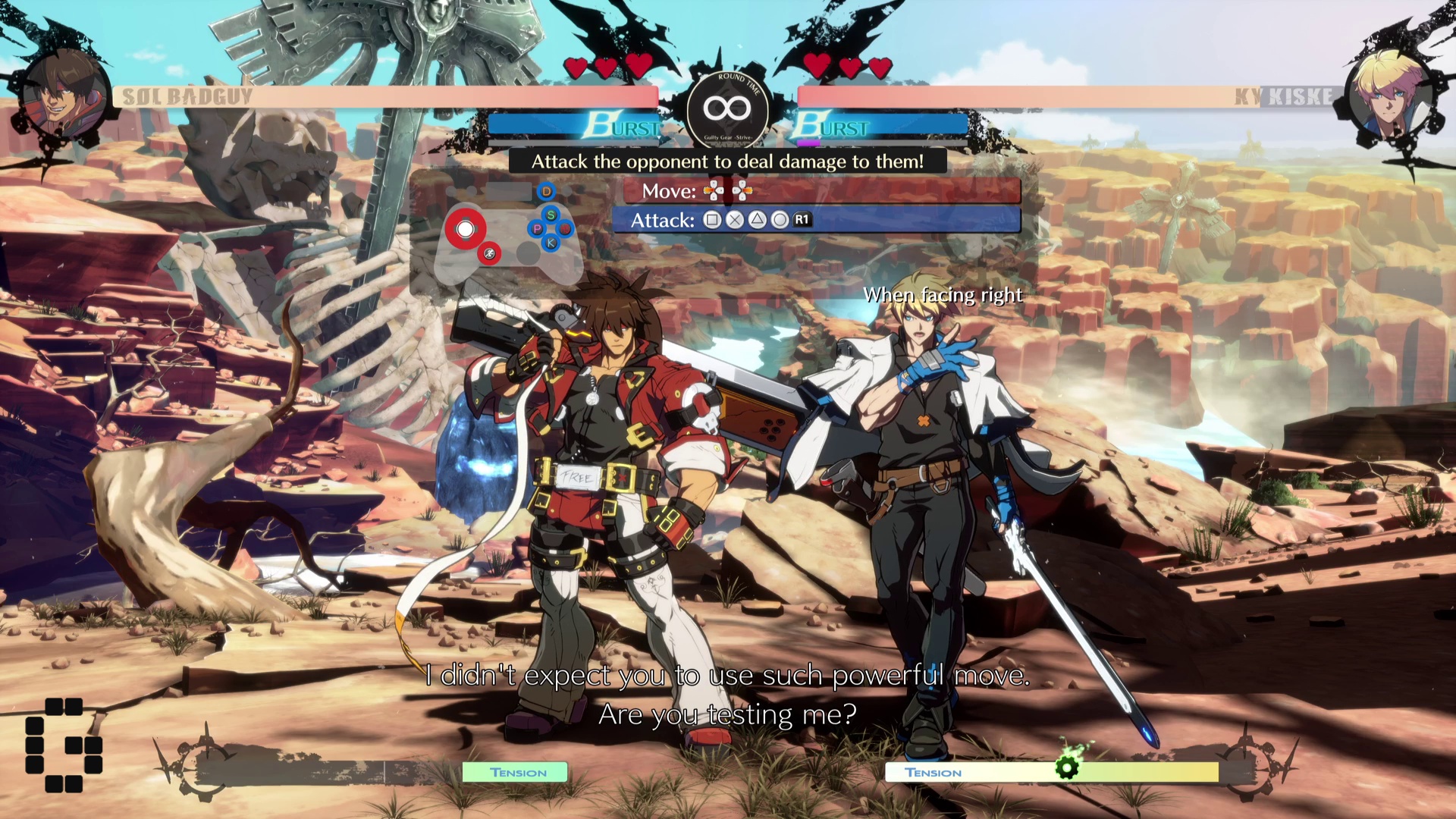Click the P button on the controller diagram

tap(537, 229)
